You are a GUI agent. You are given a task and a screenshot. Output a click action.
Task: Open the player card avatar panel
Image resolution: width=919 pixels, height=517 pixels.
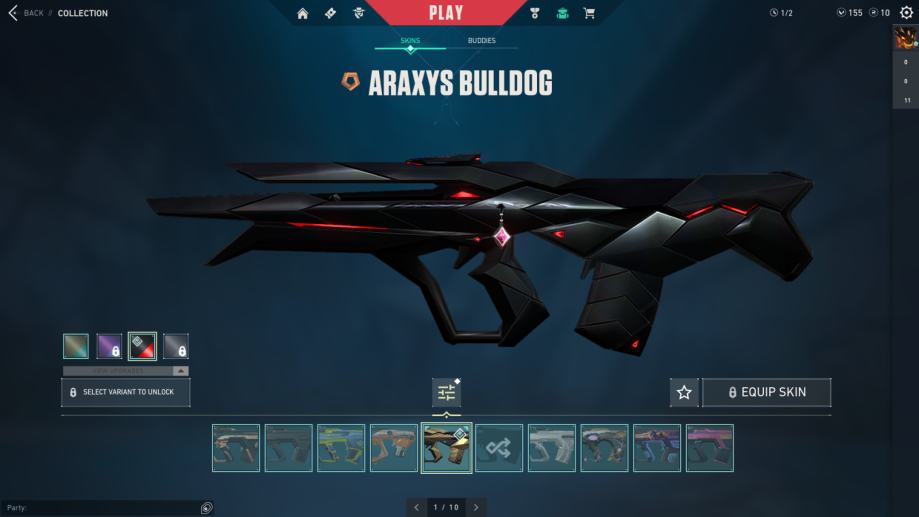tap(905, 38)
